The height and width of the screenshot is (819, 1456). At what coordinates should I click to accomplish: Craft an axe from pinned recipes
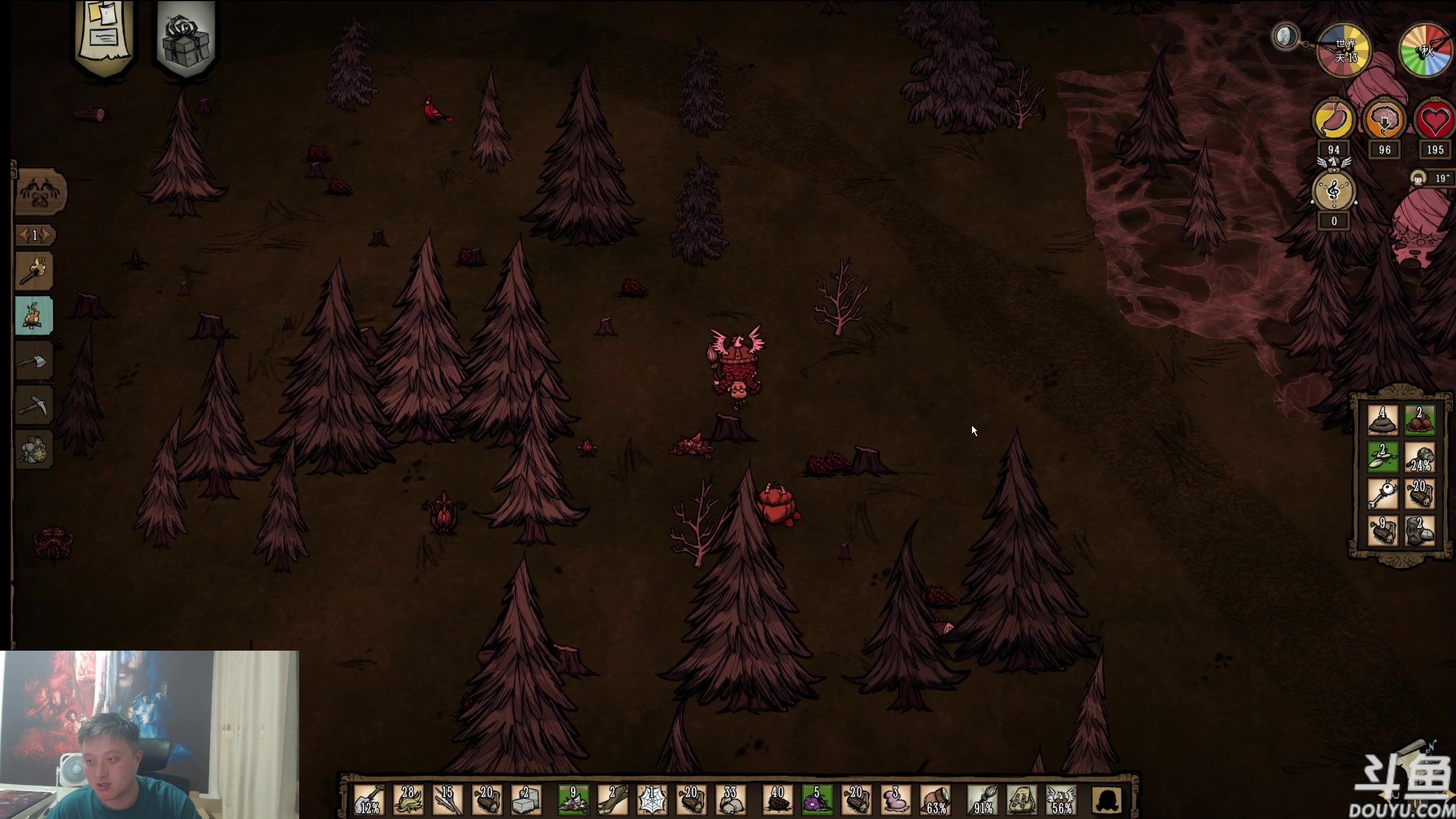tap(34, 361)
